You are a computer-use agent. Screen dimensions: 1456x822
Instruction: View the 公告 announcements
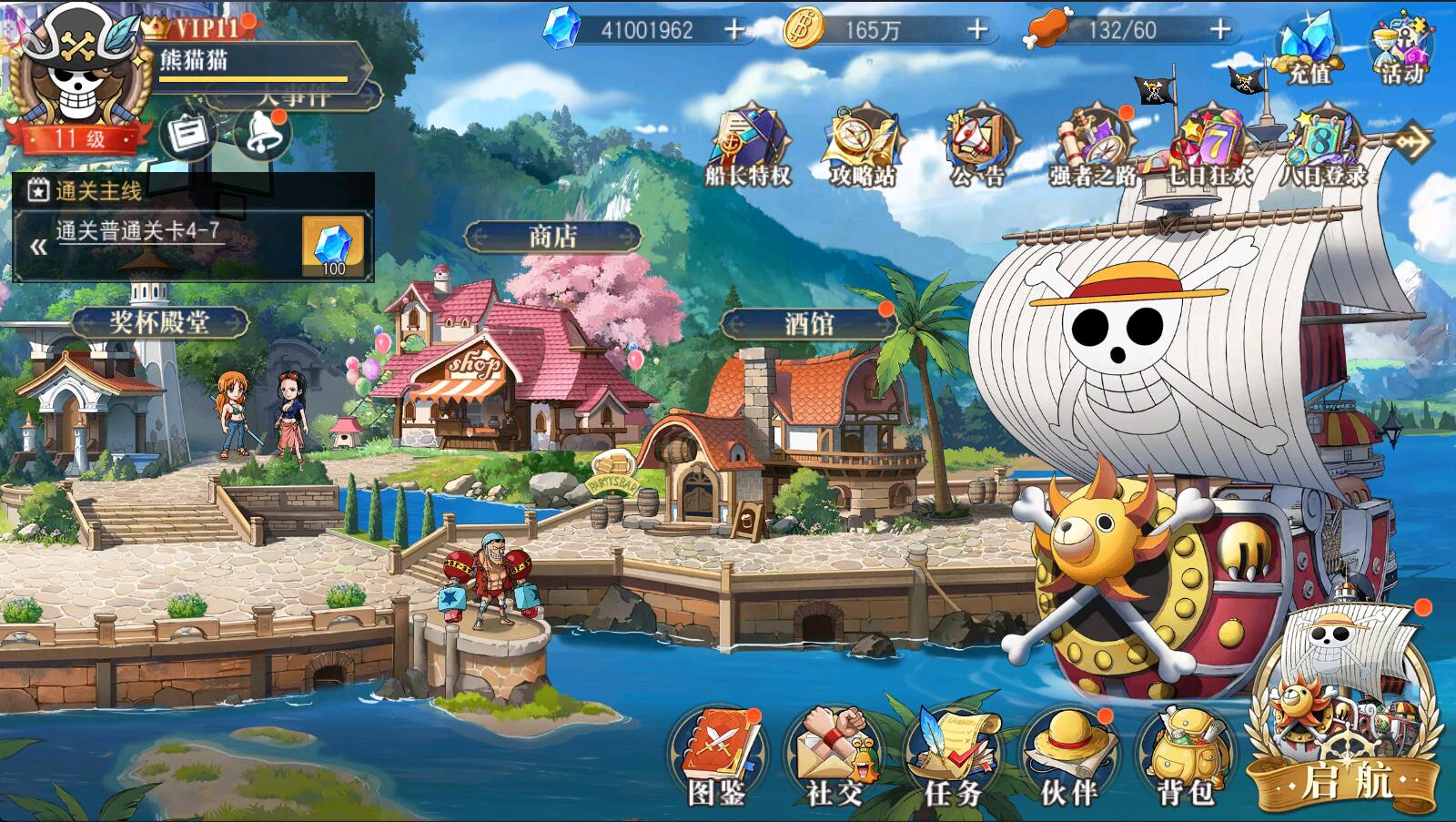[977, 146]
